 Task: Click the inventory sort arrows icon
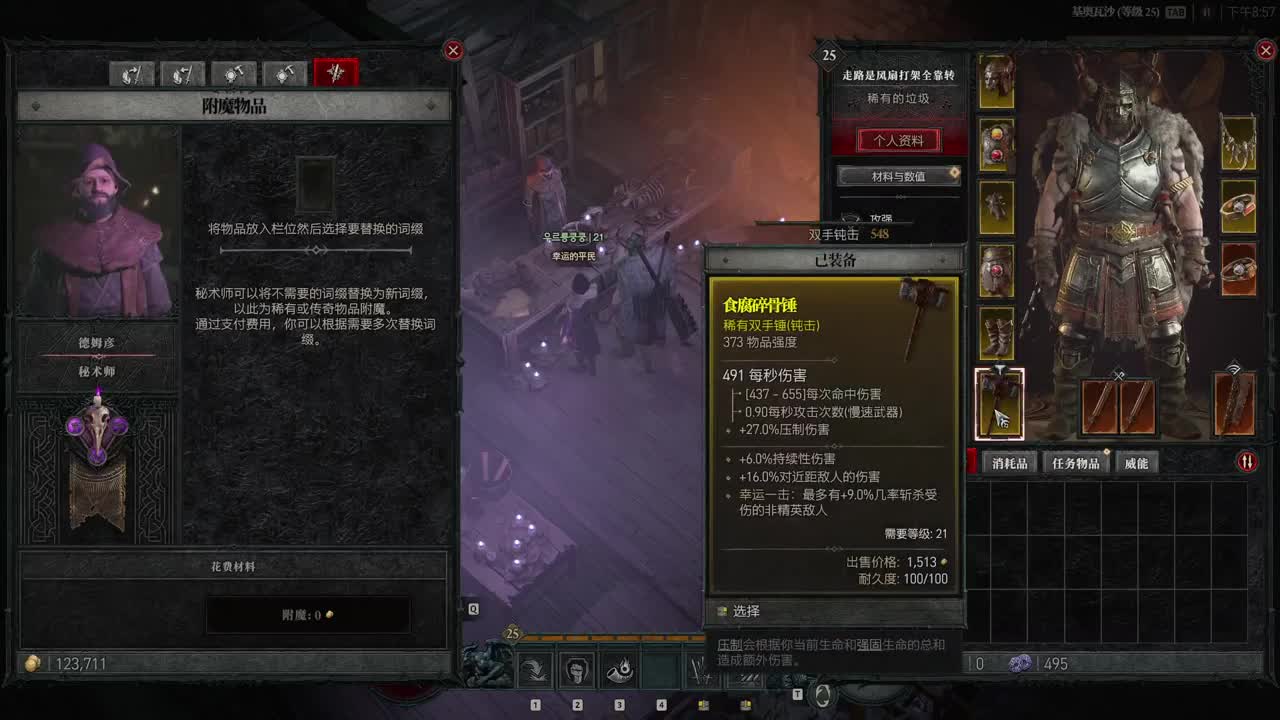point(1248,461)
